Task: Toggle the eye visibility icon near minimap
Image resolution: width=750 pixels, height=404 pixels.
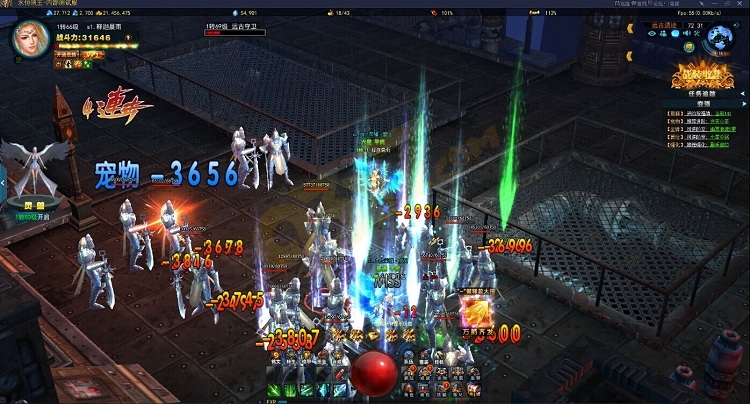Action: click(x=651, y=34)
